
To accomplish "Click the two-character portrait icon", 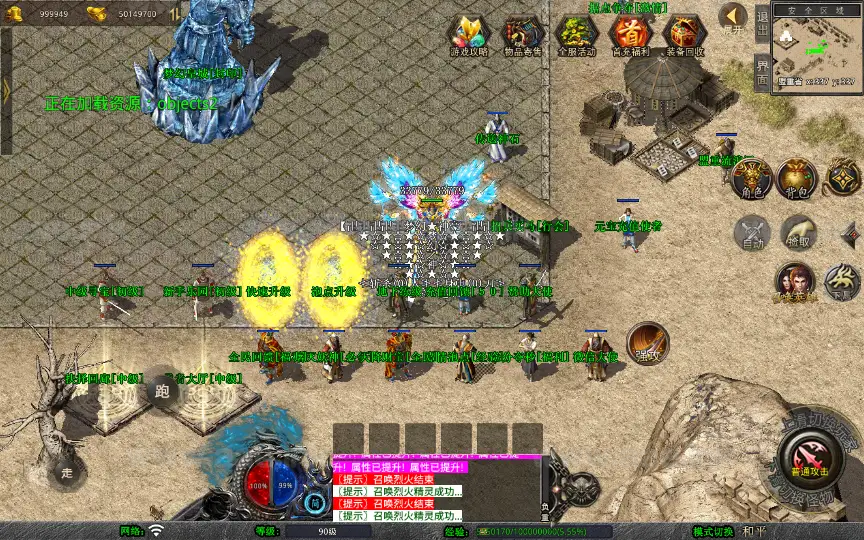I will pos(794,283).
